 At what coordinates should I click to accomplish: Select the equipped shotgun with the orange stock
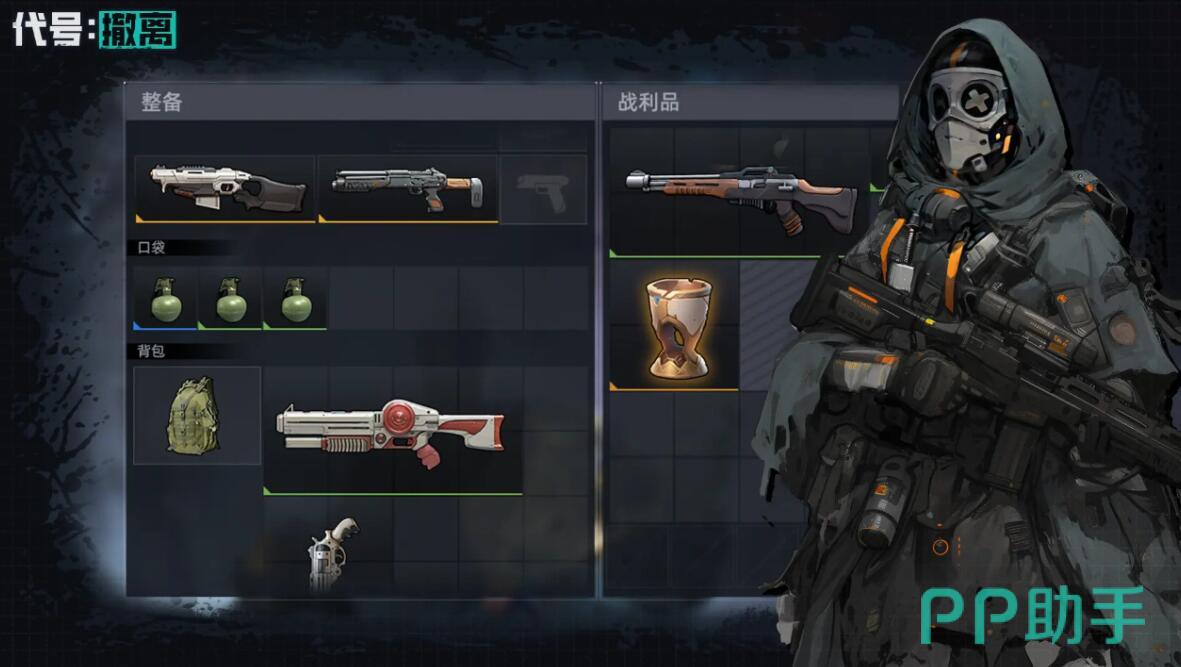click(x=407, y=188)
